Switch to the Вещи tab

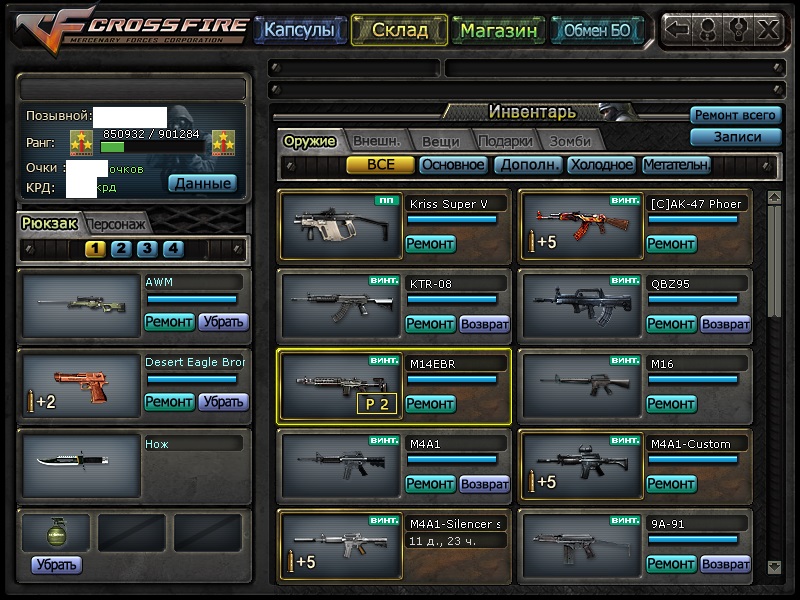coord(440,141)
